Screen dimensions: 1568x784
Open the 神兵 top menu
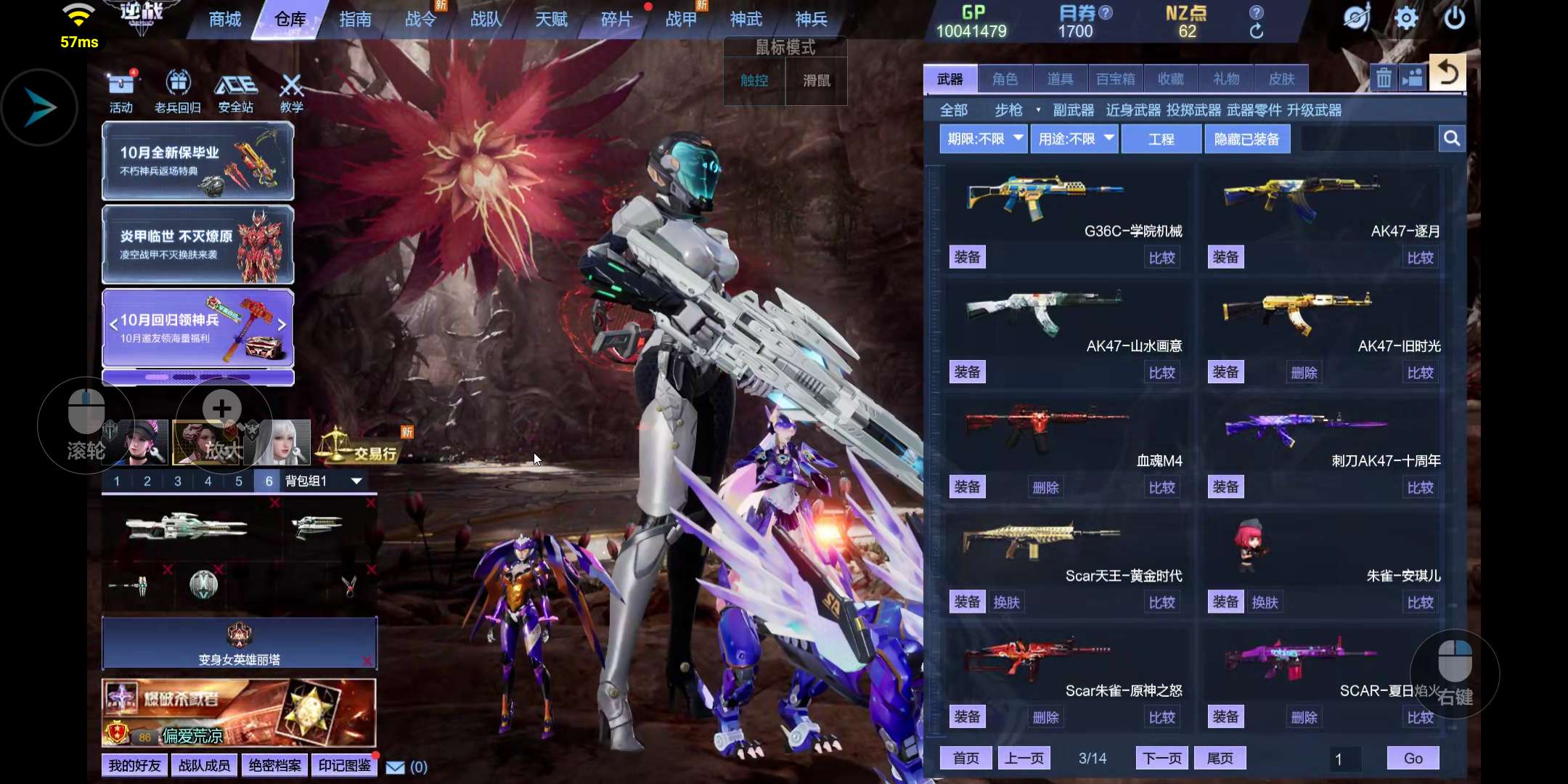coord(811,20)
